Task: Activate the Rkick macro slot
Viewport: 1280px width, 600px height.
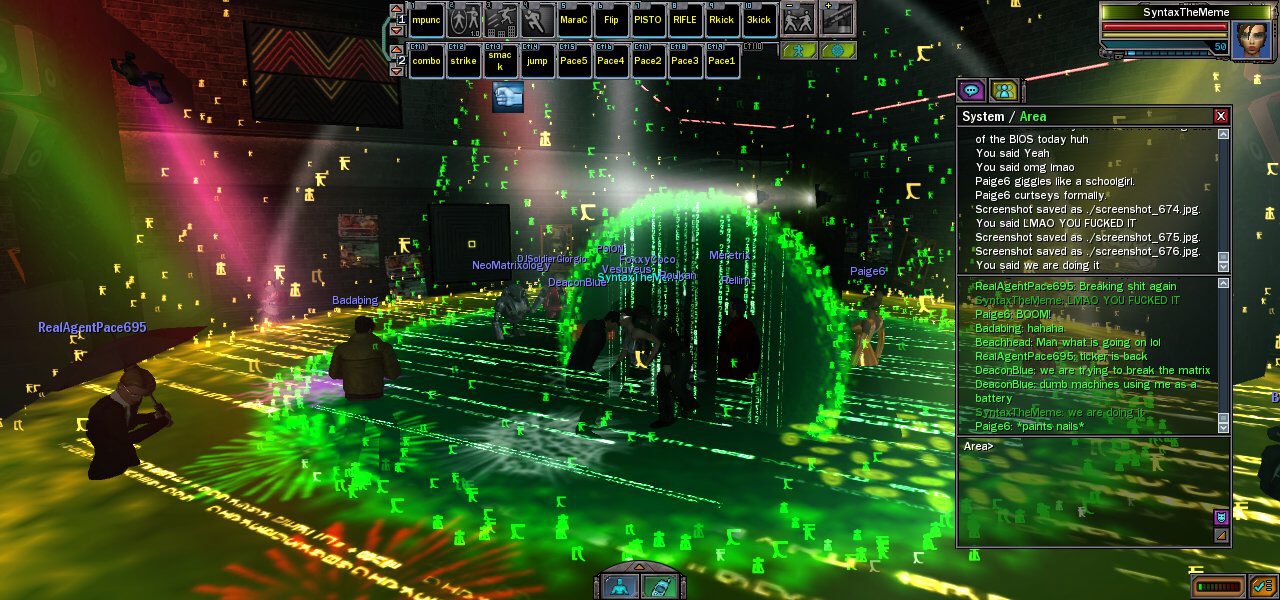Action: coord(722,20)
